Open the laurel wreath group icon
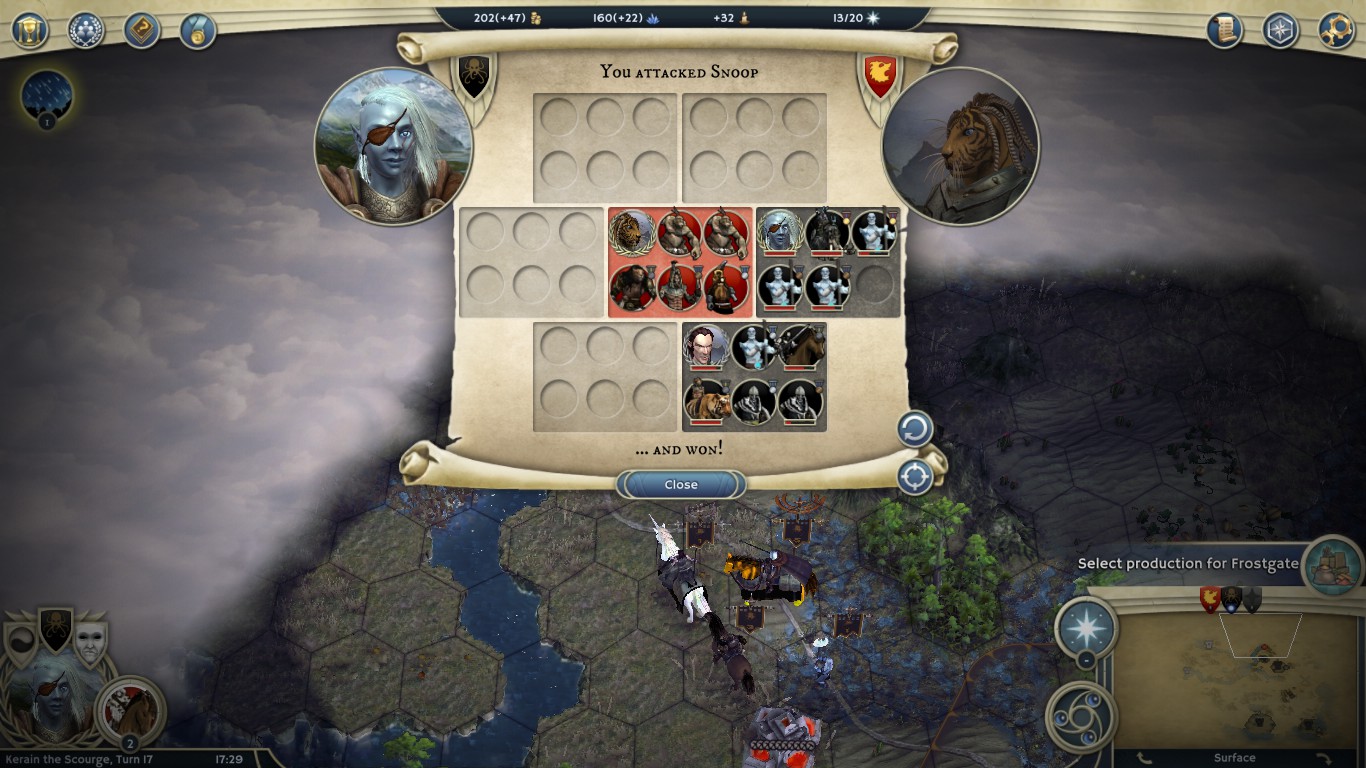The height and width of the screenshot is (768, 1366). coord(86,30)
